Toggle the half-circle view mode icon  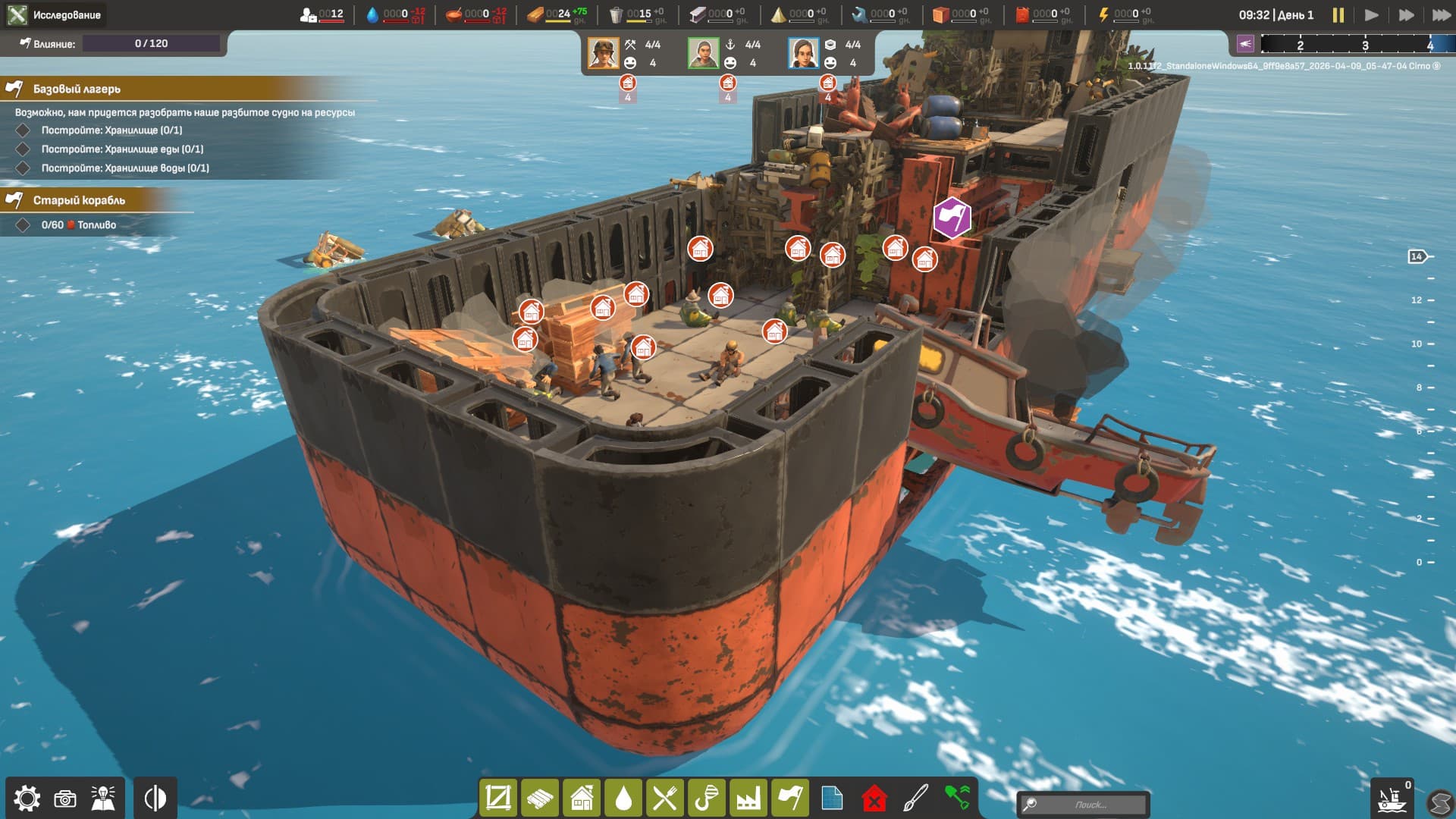[x=155, y=799]
